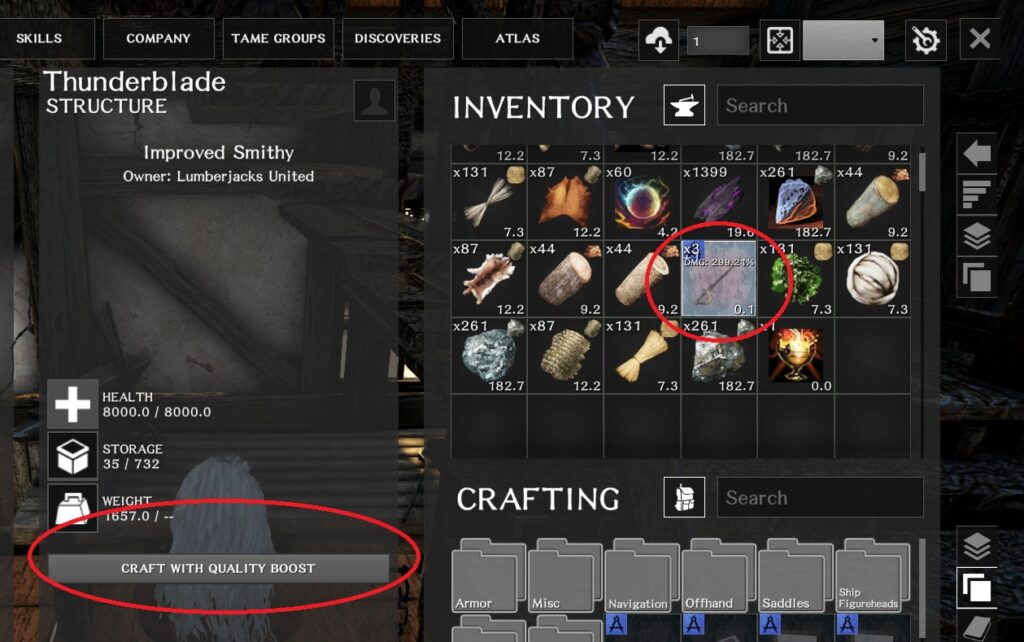The width and height of the screenshot is (1024, 642).
Task: Open the wrench and gear settings
Action: pyautogui.click(x=925, y=40)
